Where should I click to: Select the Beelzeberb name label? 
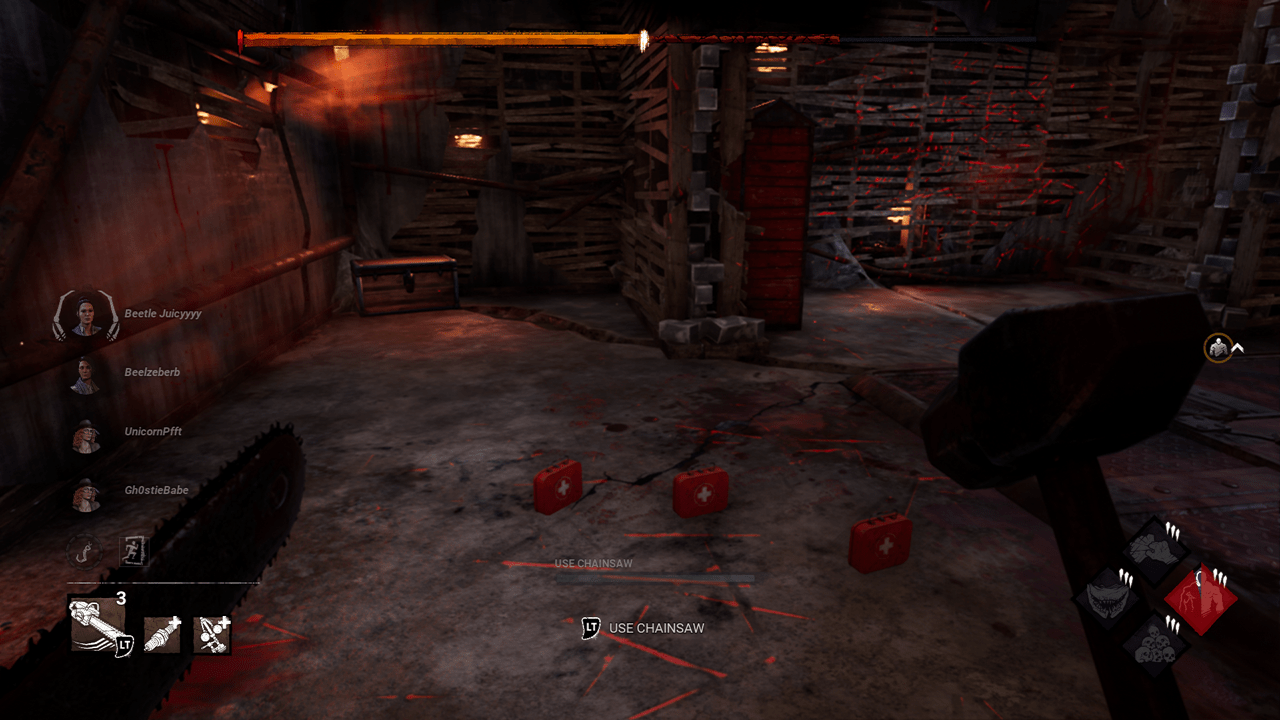pos(150,371)
